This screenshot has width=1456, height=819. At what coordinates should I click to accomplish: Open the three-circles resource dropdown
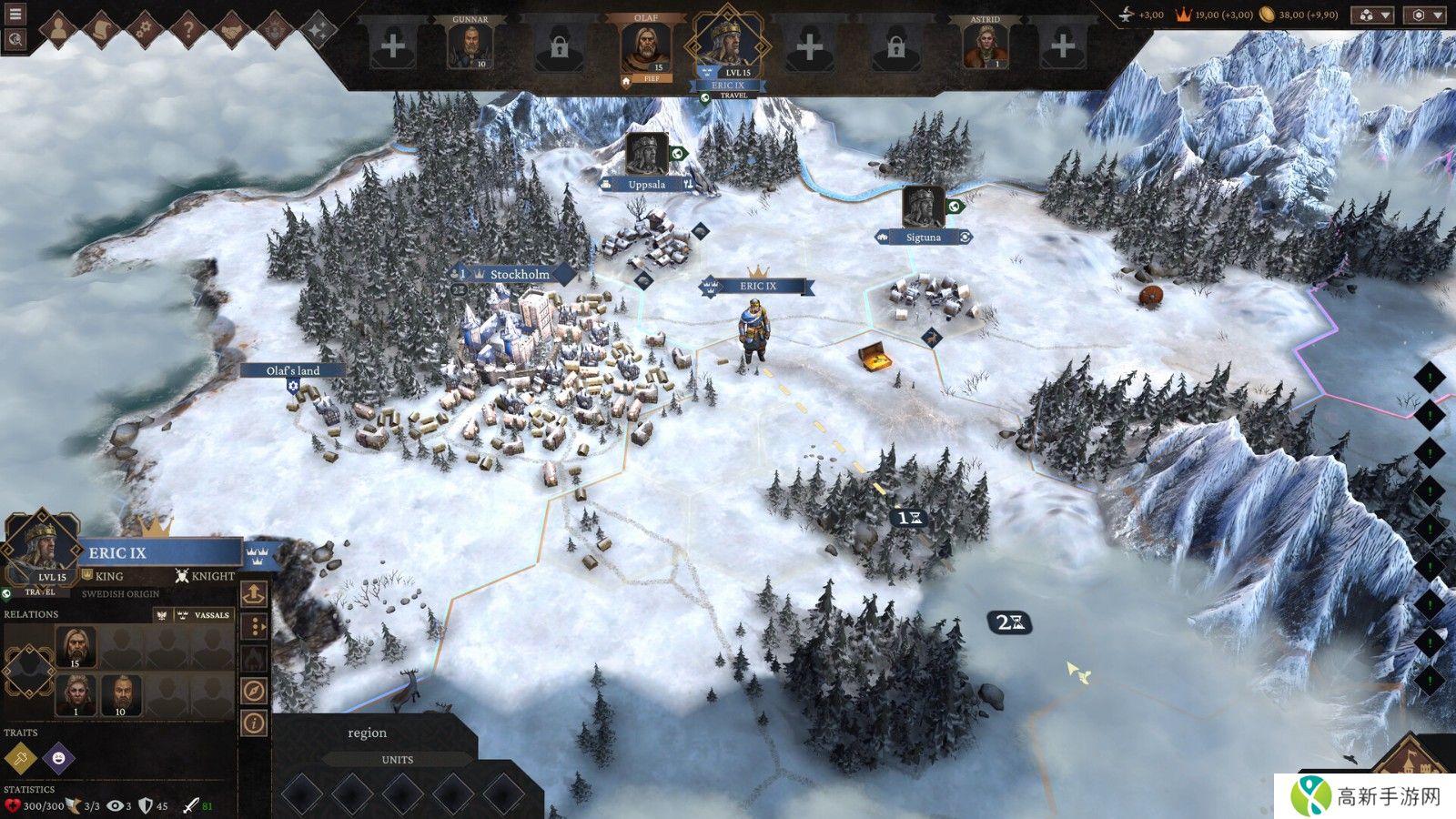click(x=1371, y=15)
